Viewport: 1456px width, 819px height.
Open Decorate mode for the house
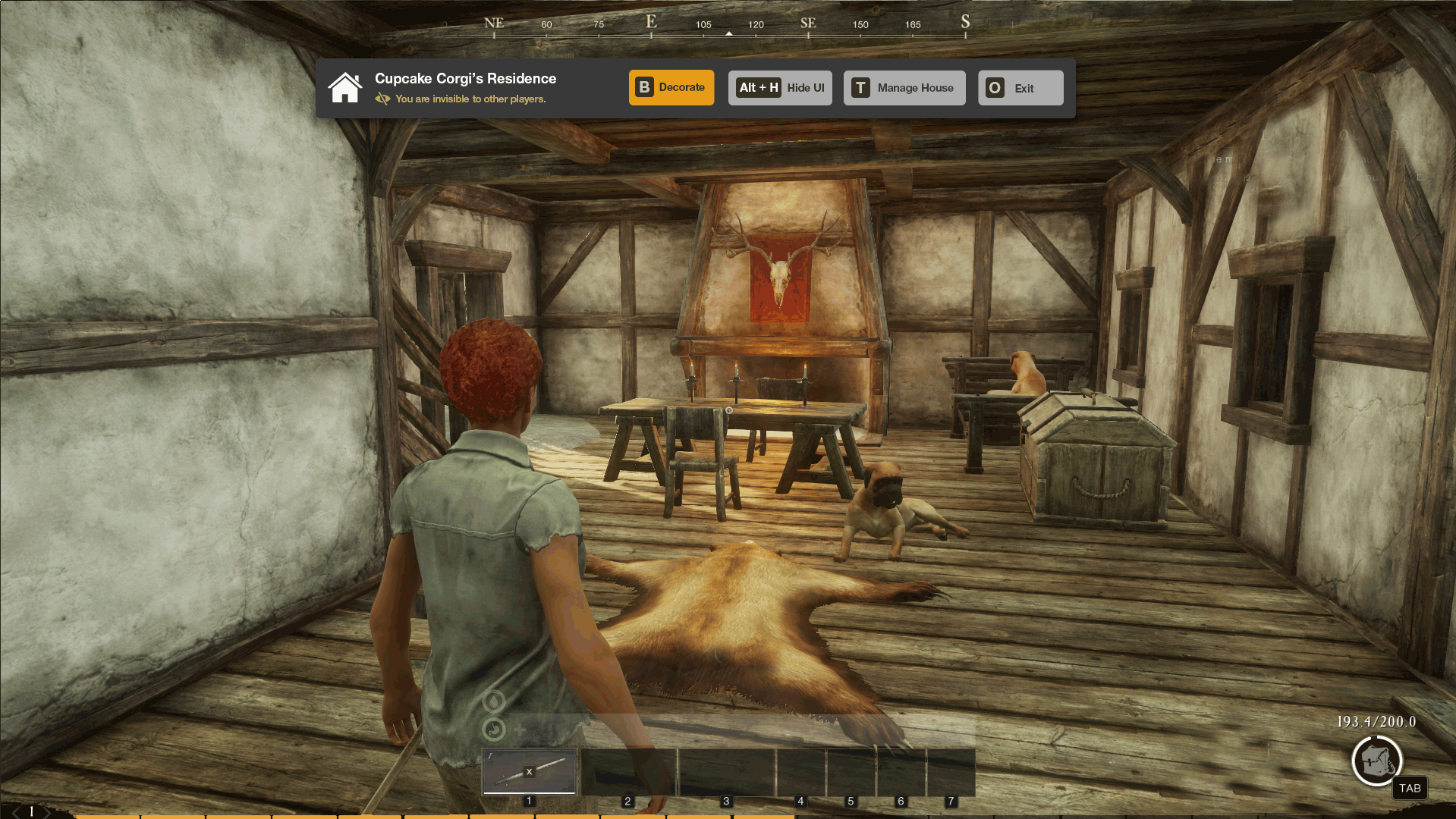[671, 88]
